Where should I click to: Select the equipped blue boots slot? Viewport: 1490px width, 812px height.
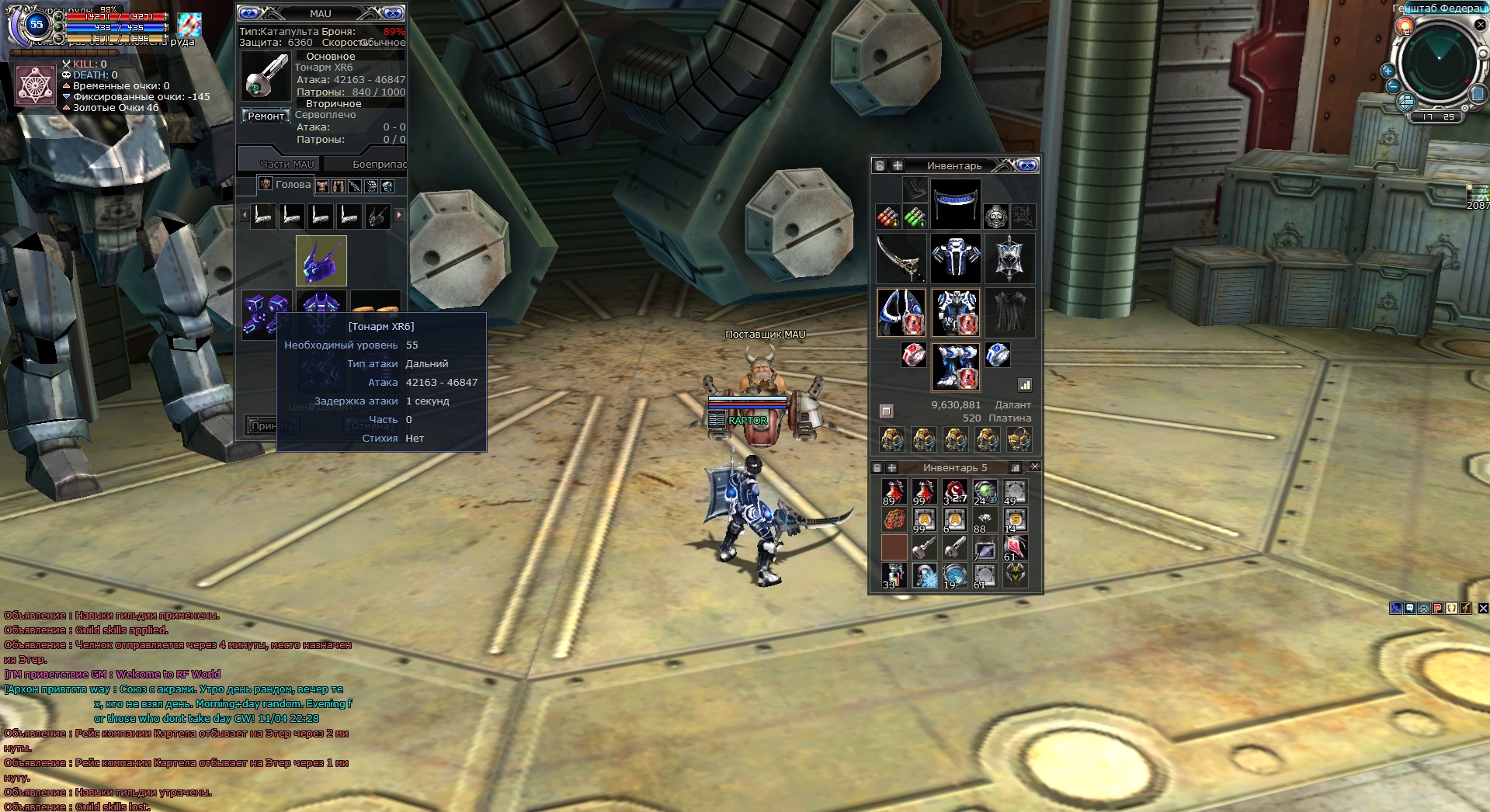tap(955, 366)
